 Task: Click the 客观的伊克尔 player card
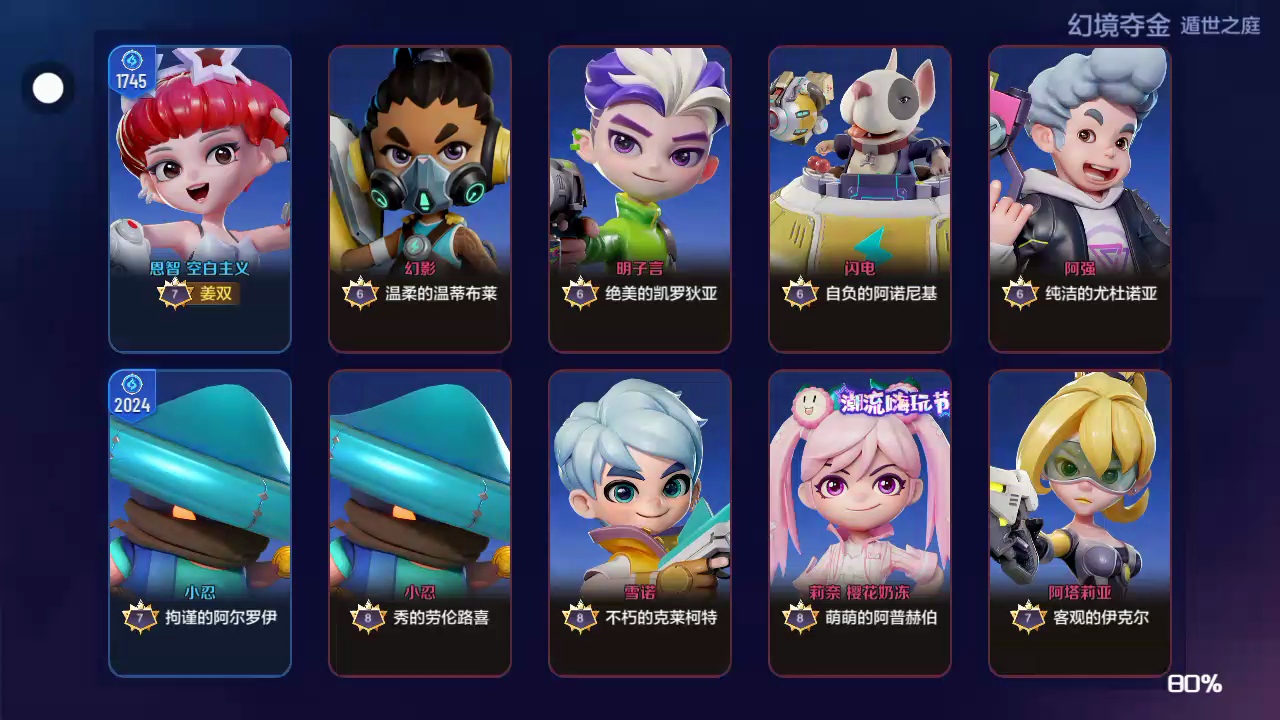1080,523
